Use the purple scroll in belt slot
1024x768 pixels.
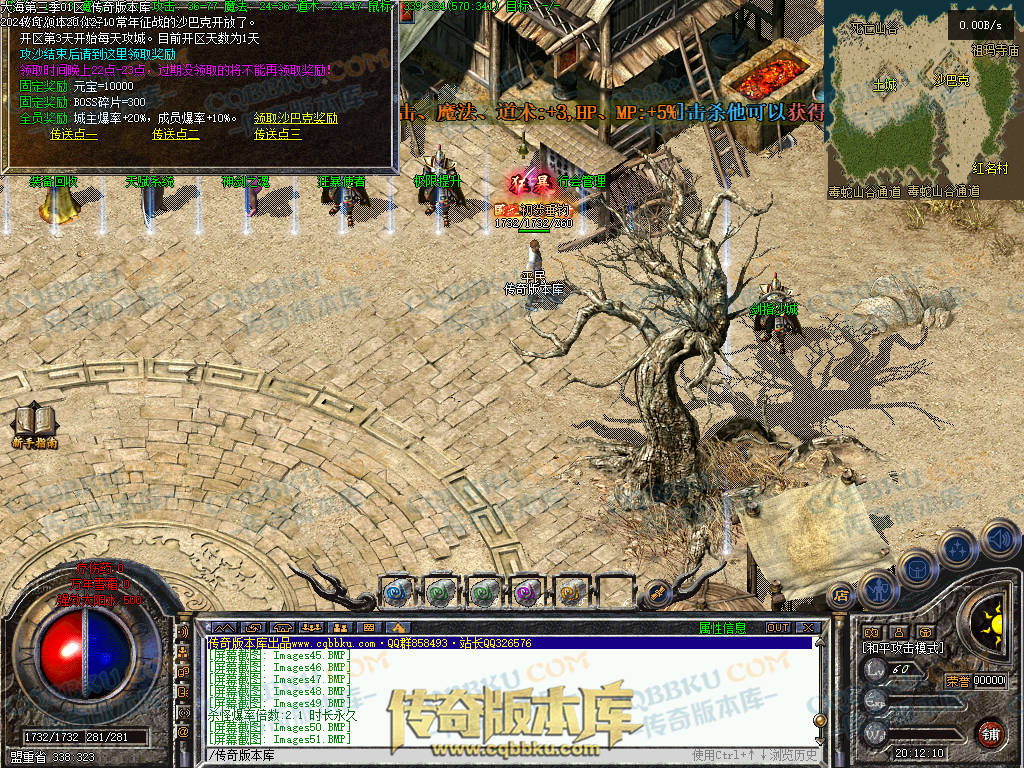pyautogui.click(x=525, y=592)
